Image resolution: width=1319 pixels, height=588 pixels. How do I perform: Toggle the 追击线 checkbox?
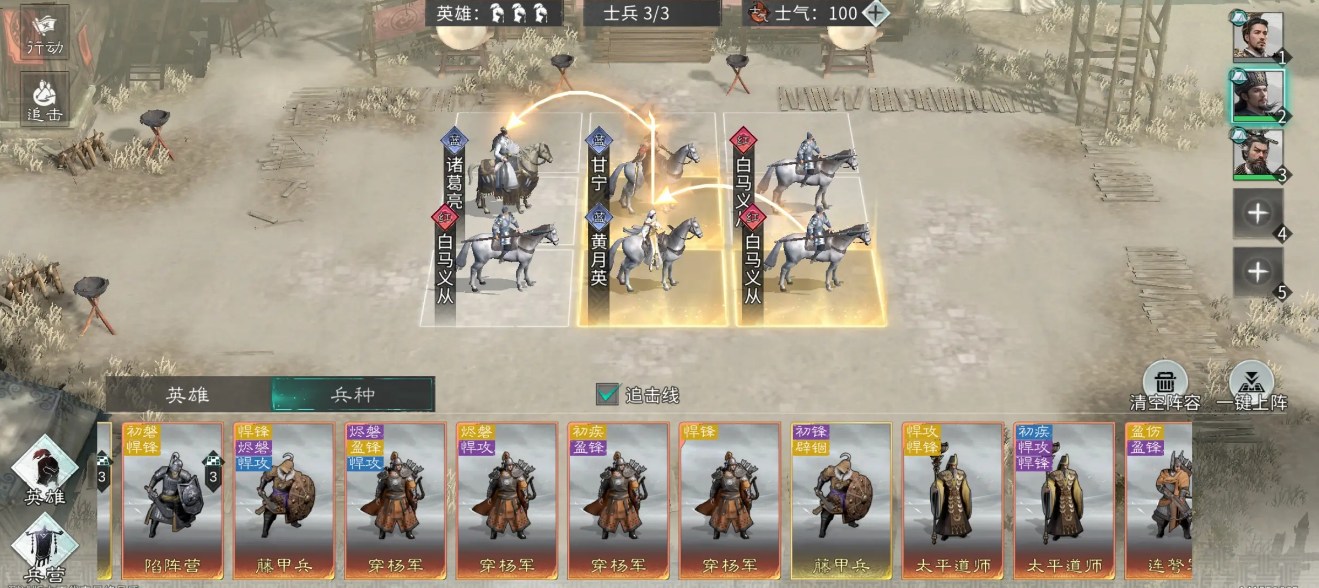[x=607, y=394]
